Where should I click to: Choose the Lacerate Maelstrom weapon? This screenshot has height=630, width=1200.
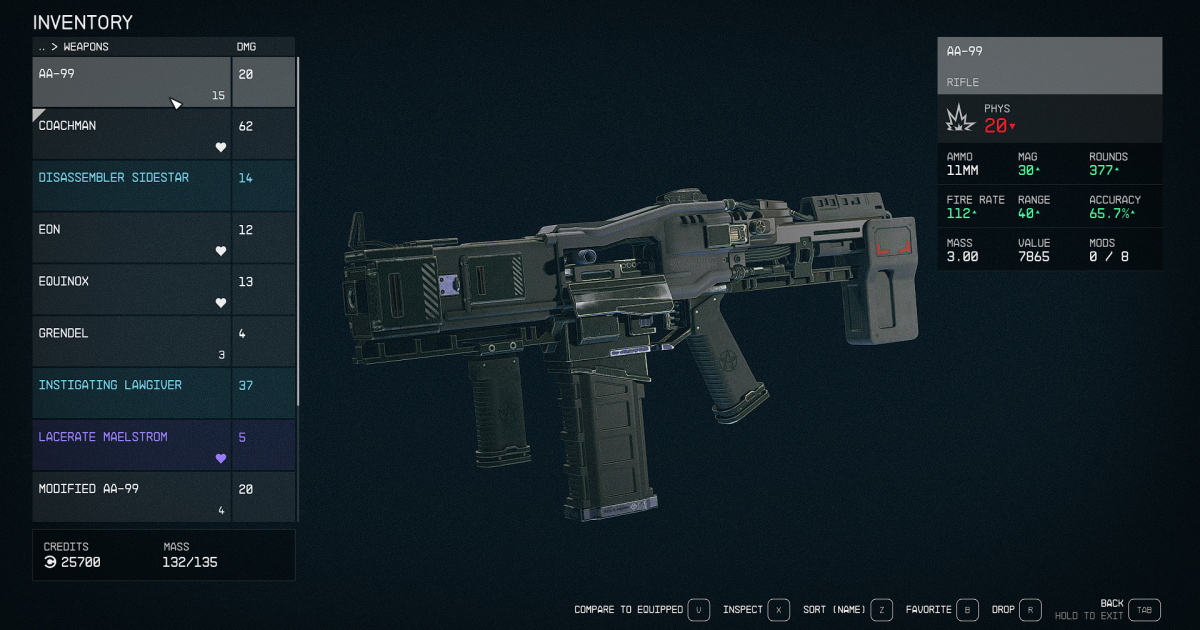tap(132, 445)
